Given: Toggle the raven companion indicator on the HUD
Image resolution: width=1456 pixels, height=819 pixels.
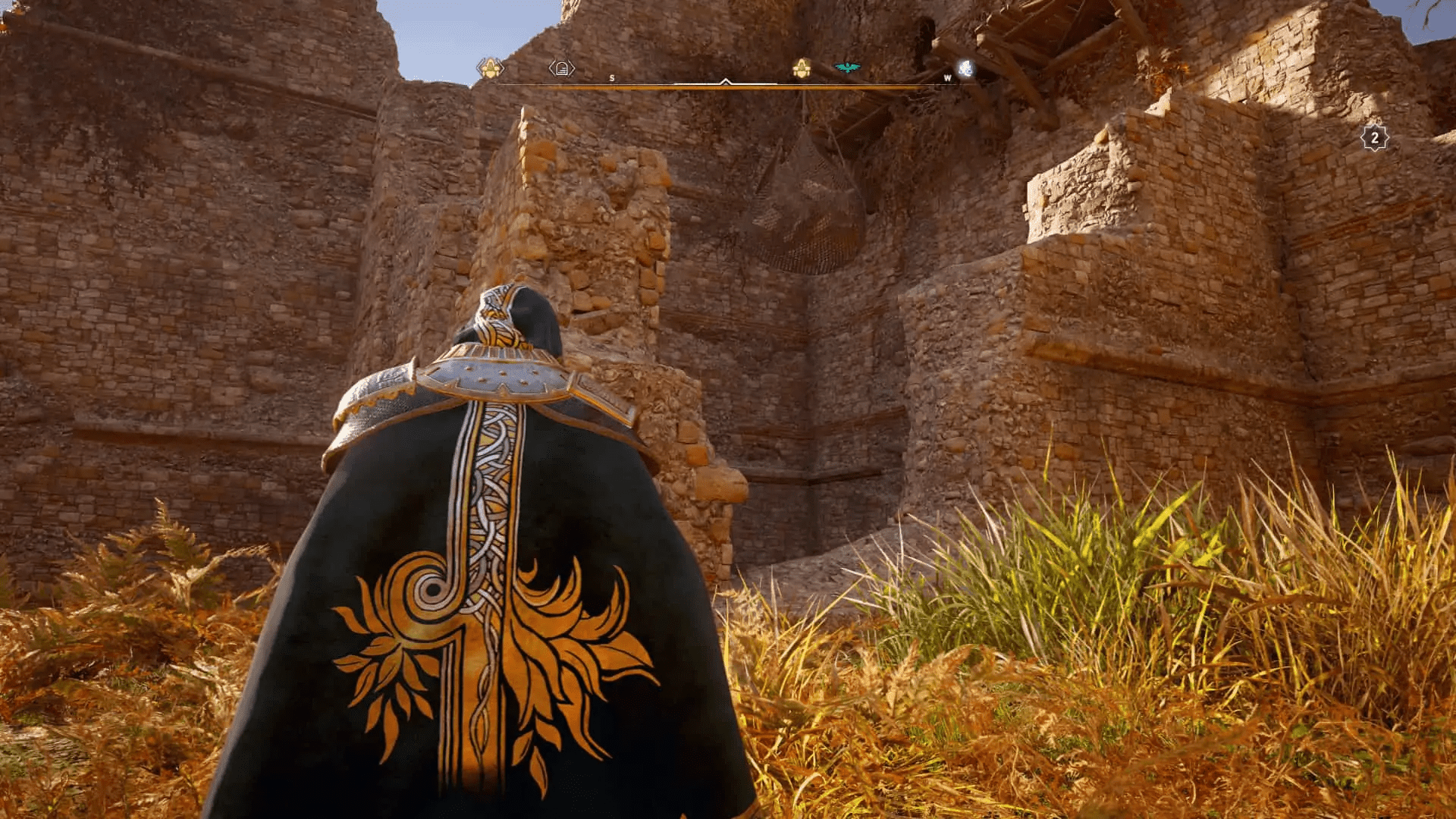Looking at the screenshot, I should 847,67.
